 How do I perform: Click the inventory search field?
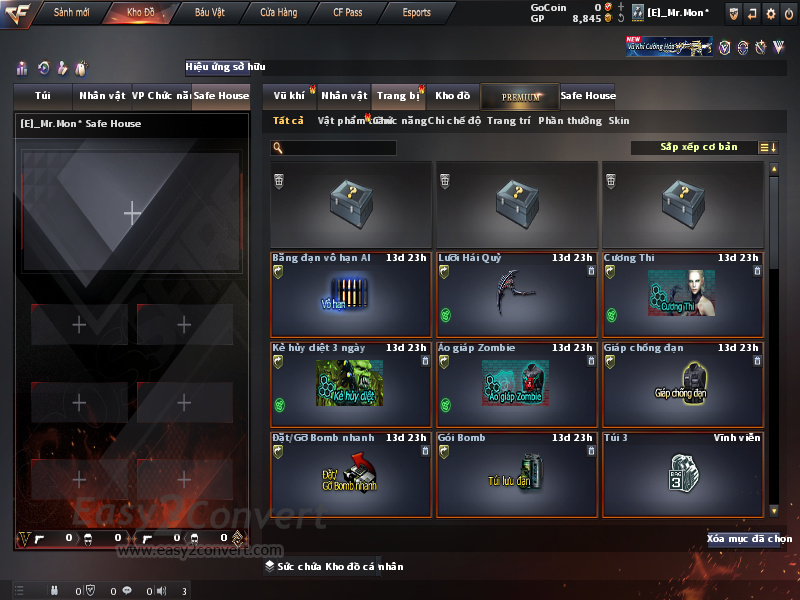338,148
